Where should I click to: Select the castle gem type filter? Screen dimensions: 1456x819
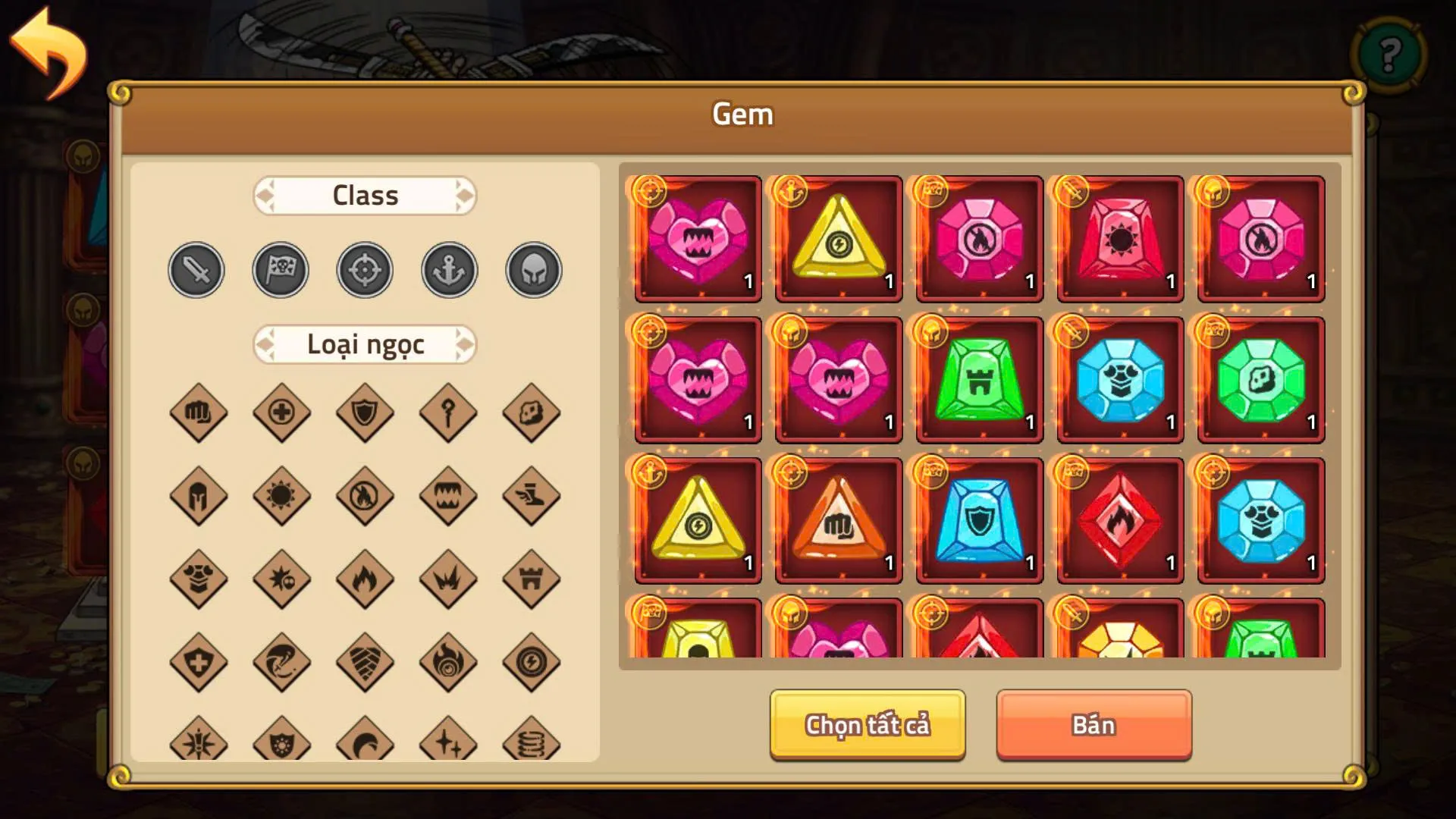click(x=531, y=580)
